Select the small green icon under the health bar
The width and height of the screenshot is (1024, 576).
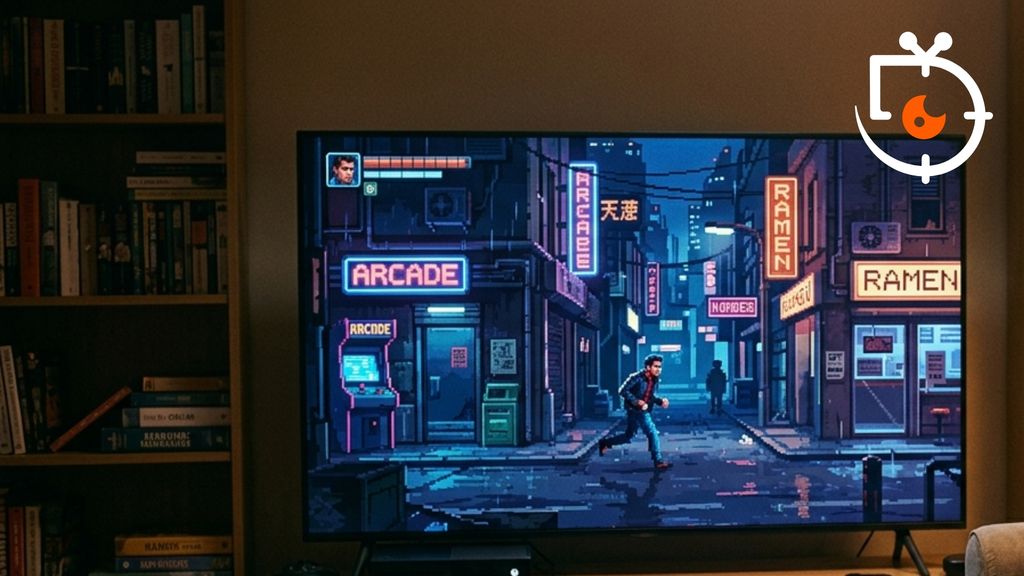[x=370, y=188]
